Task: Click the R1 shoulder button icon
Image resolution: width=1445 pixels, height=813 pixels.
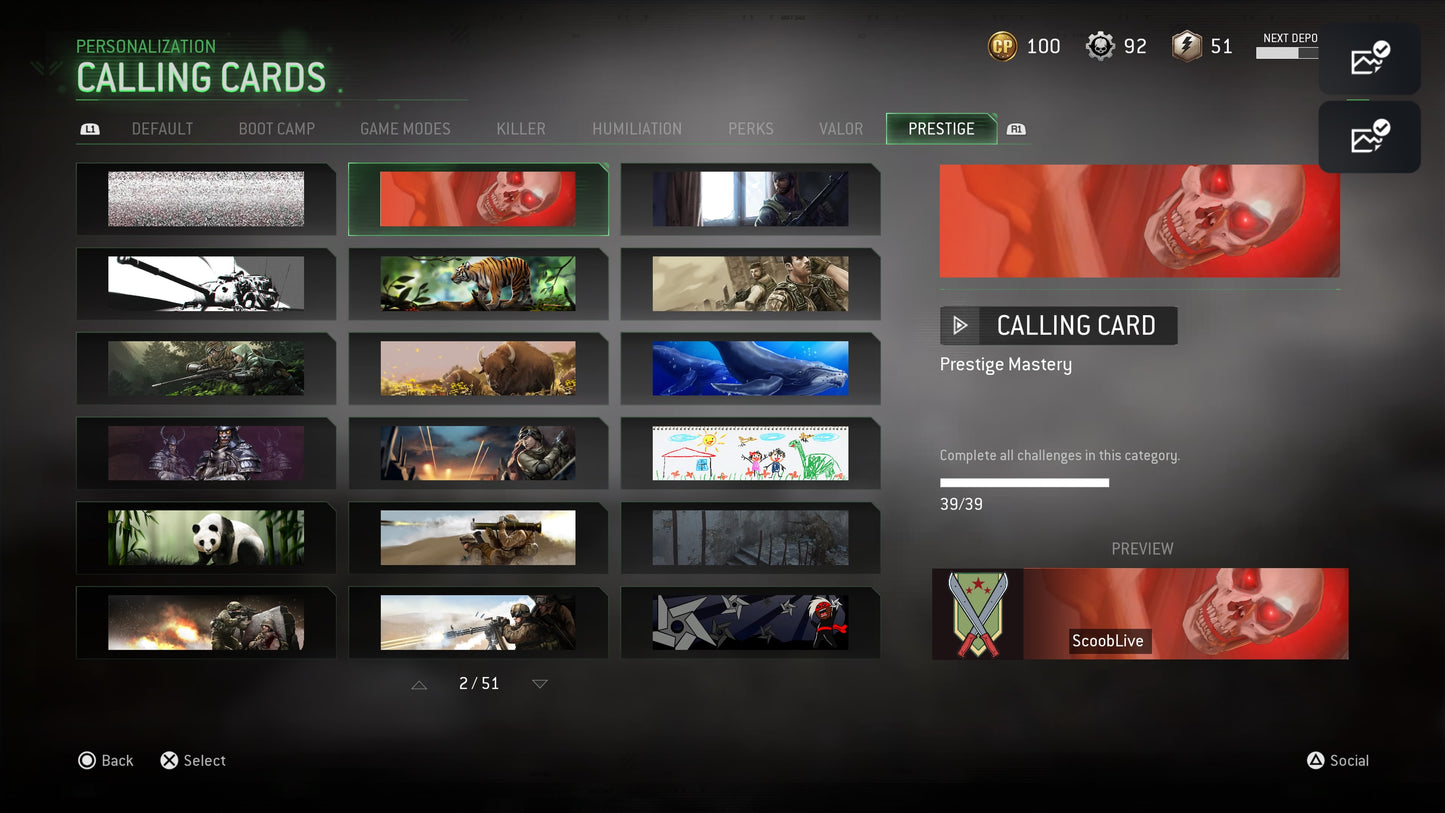Action: click(x=1016, y=128)
